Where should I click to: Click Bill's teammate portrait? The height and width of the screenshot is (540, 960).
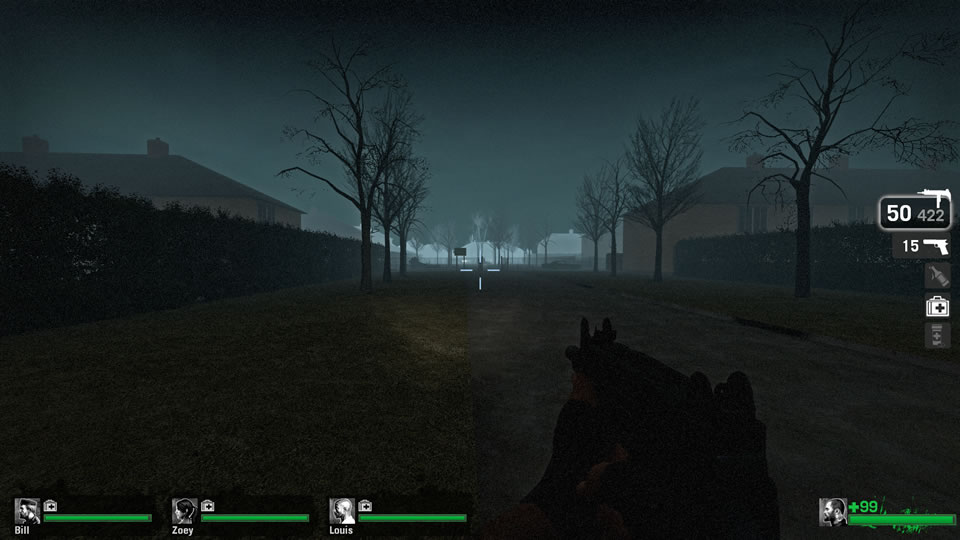[x=27, y=511]
